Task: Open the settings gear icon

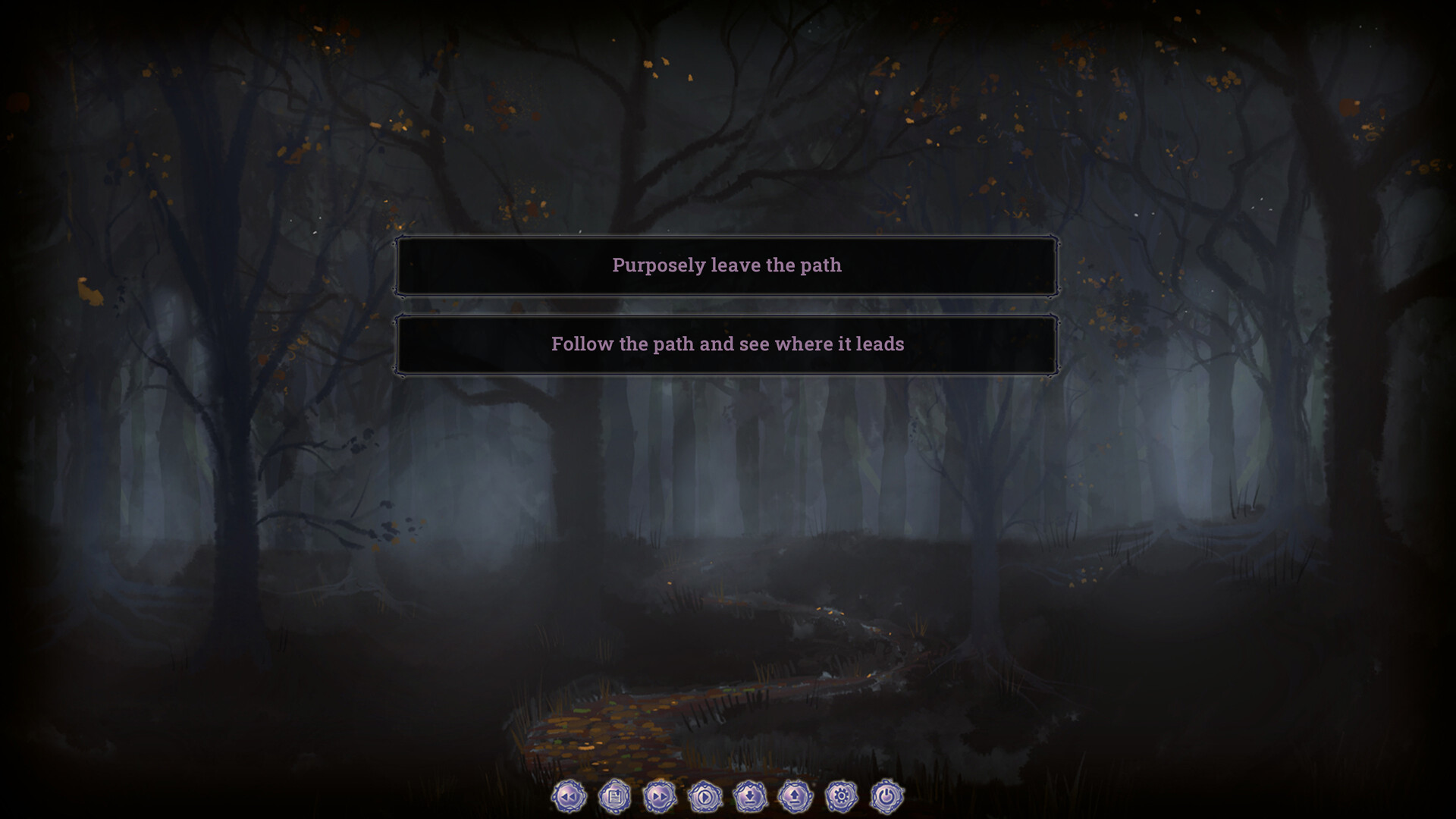Action: coord(842,797)
